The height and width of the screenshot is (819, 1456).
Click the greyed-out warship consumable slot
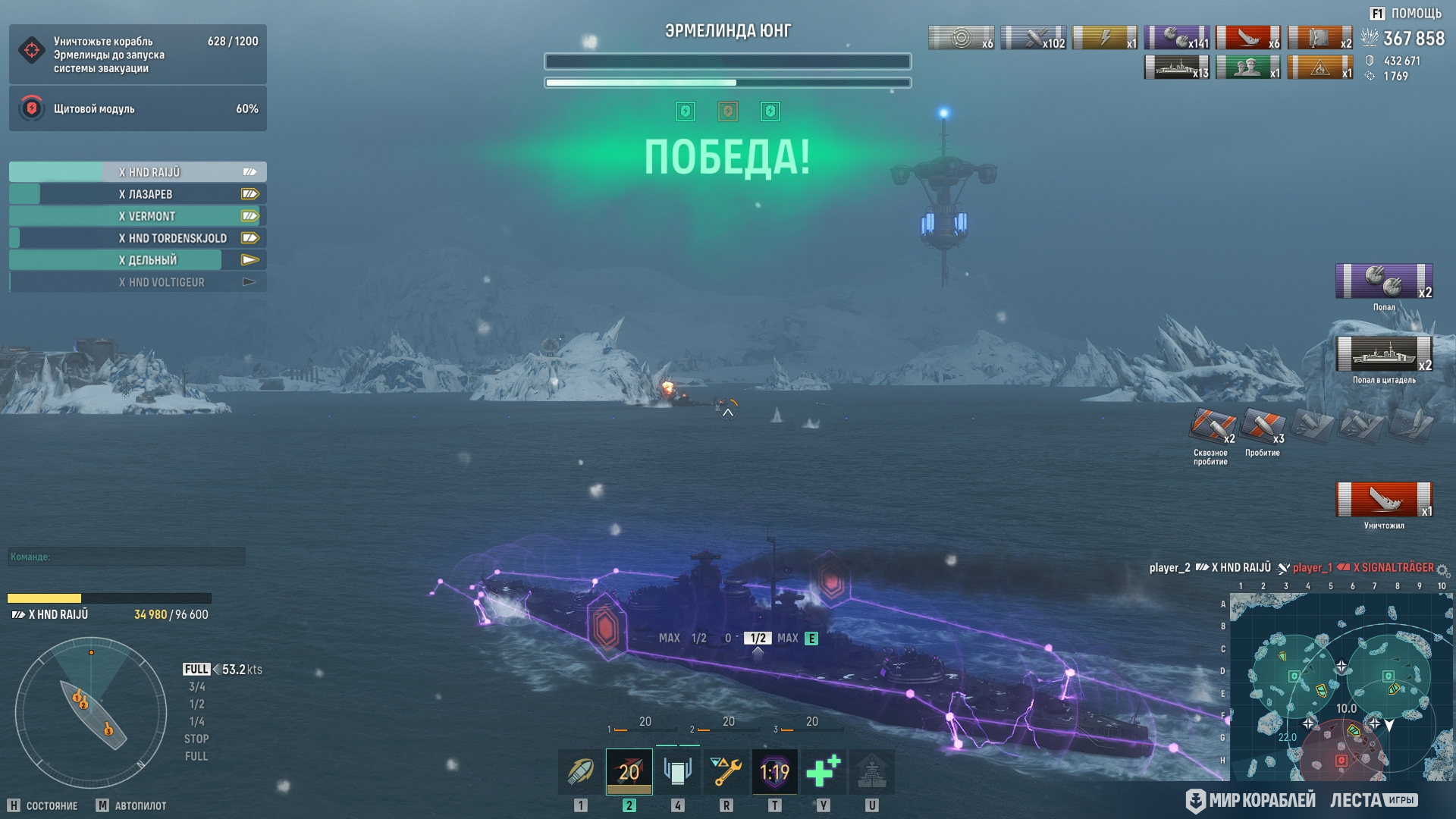[871, 772]
